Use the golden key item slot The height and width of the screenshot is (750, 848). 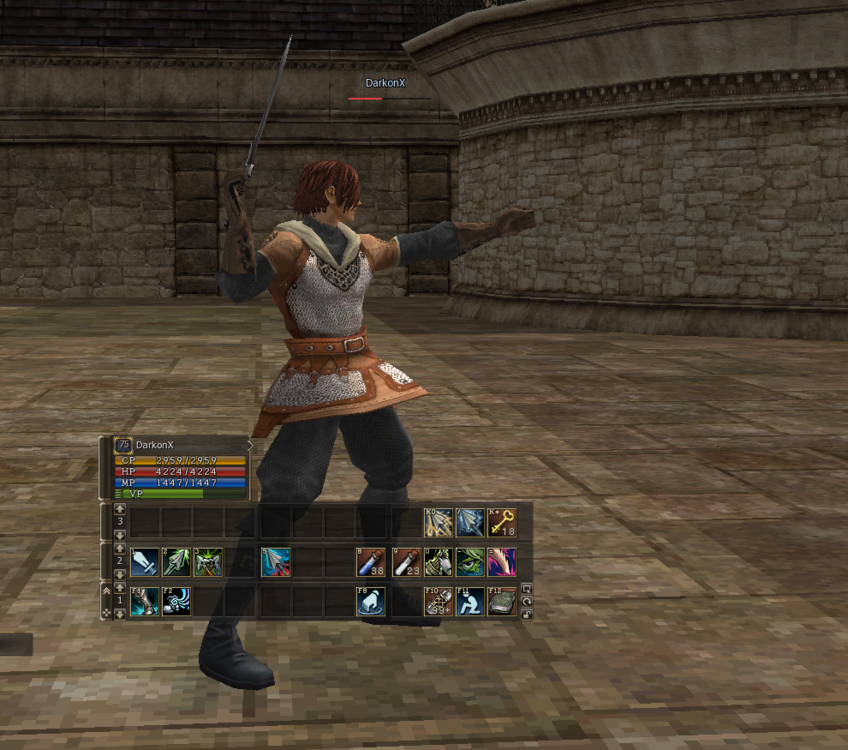coord(502,522)
